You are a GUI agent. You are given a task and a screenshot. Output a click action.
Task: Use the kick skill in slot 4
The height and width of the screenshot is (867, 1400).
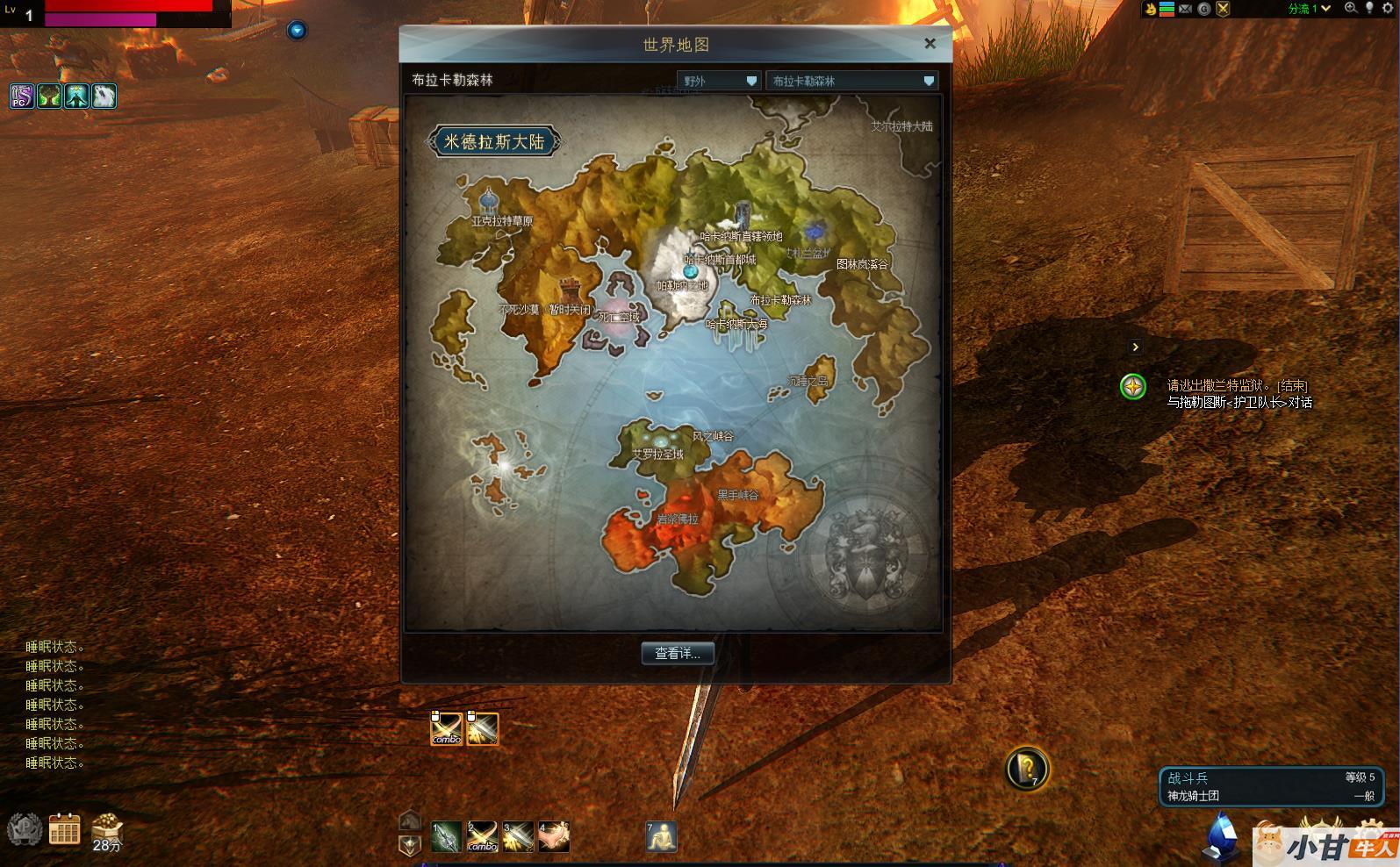pyautogui.click(x=554, y=837)
